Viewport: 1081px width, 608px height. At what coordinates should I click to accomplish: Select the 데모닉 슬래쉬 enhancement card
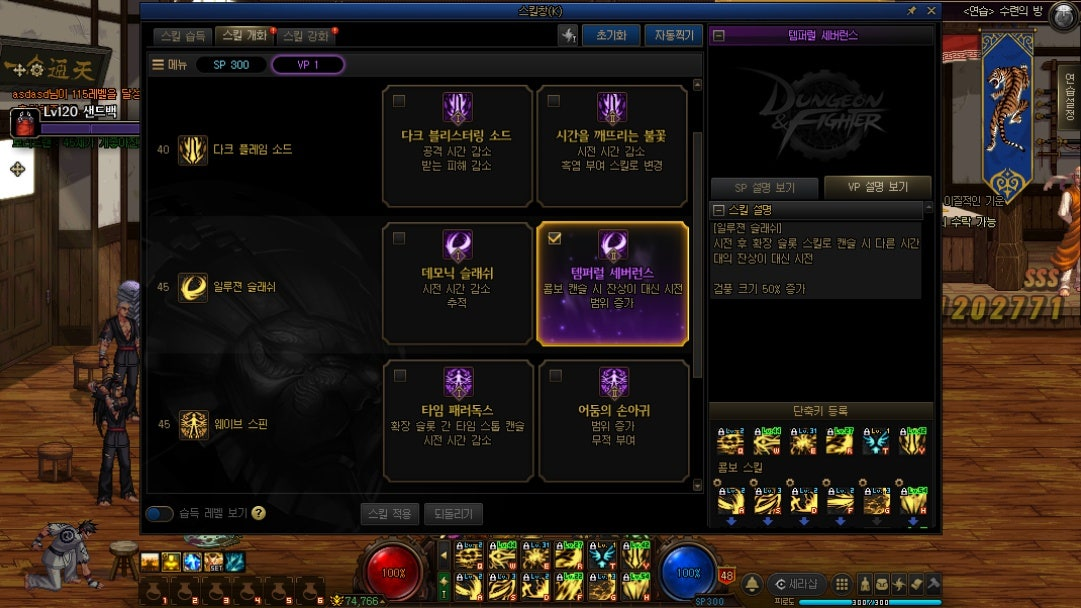(457, 283)
